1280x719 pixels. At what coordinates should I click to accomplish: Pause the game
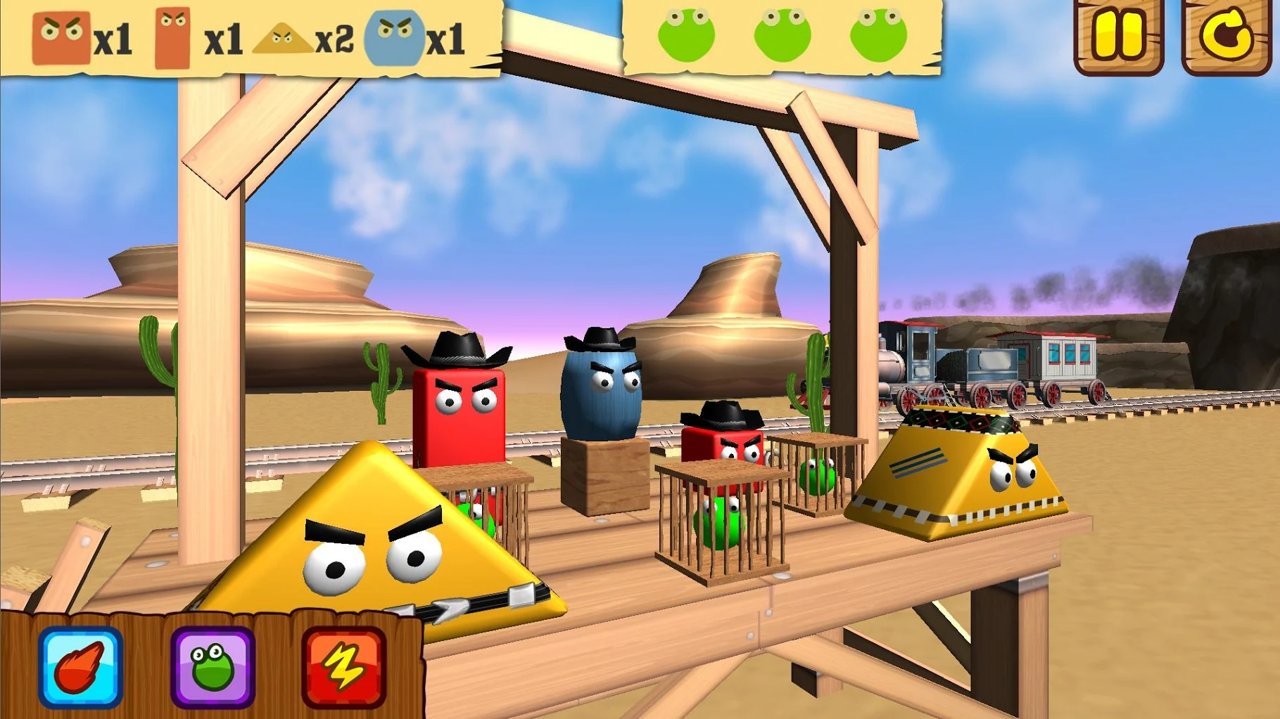coord(1118,36)
